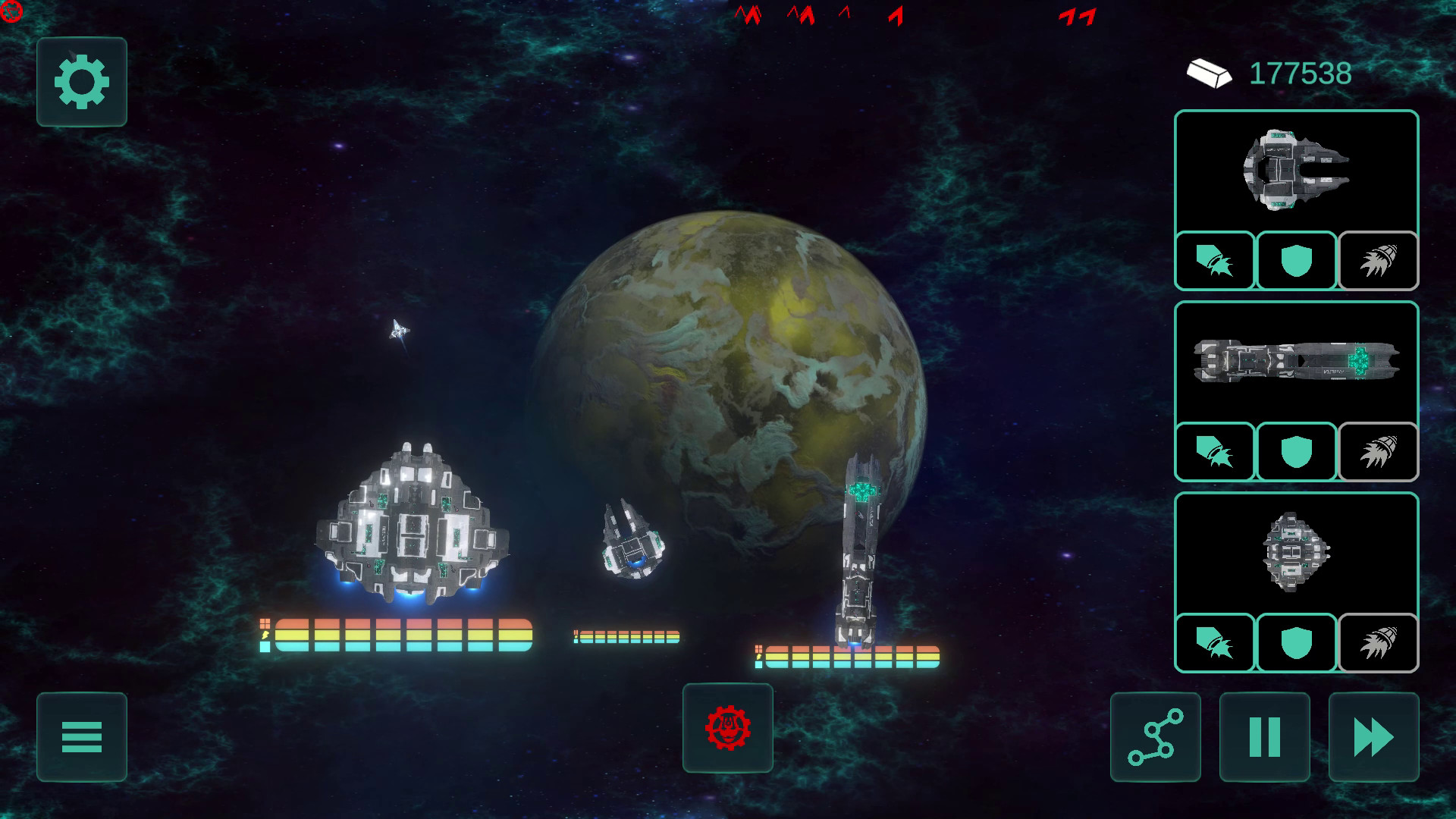Open the red self-destruct gear button
Screen dimensions: 1456x819
pyautogui.click(x=727, y=728)
